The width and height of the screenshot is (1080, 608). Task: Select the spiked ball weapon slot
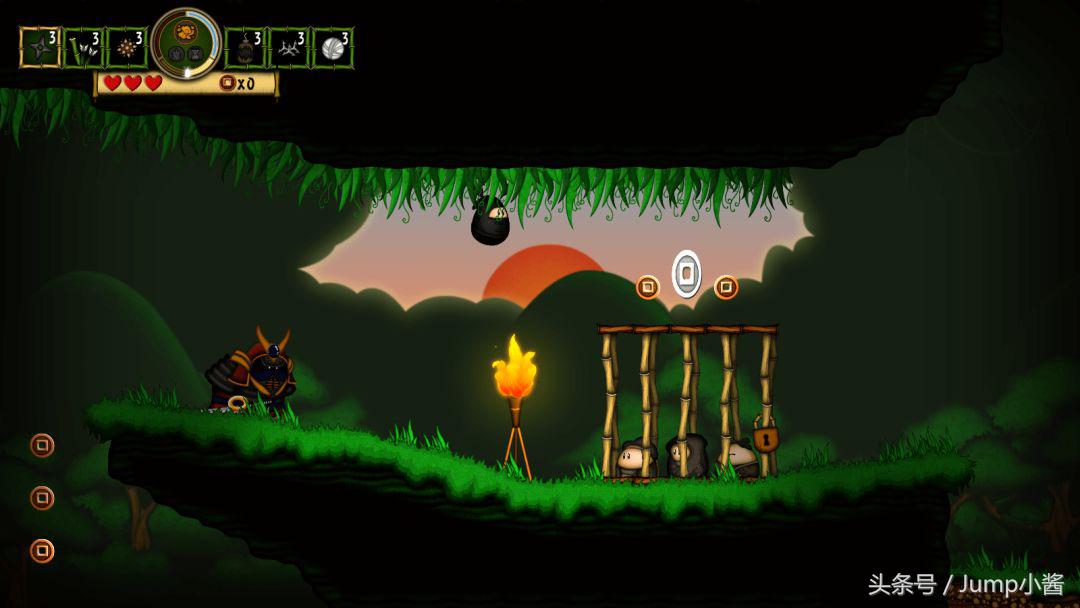pos(127,47)
